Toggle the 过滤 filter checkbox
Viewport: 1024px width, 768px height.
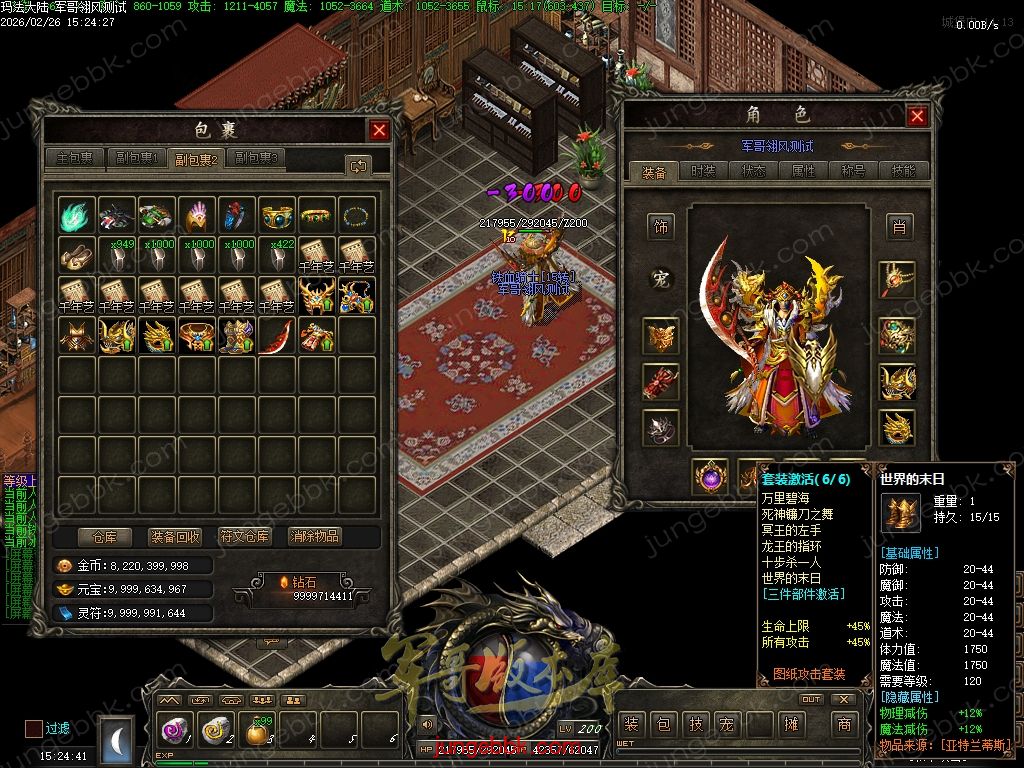[34, 728]
